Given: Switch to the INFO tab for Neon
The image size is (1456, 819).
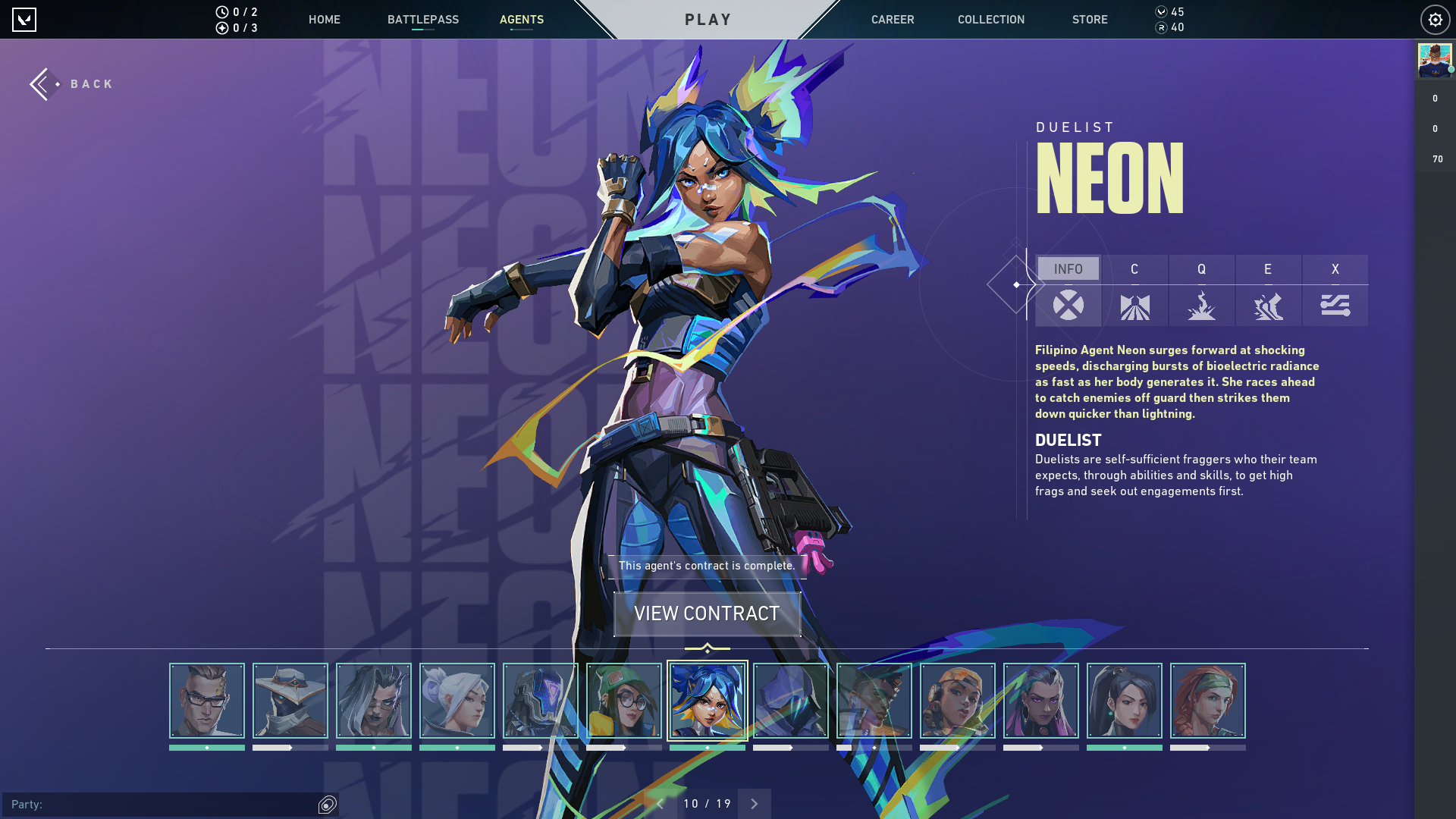Looking at the screenshot, I should point(1068,268).
